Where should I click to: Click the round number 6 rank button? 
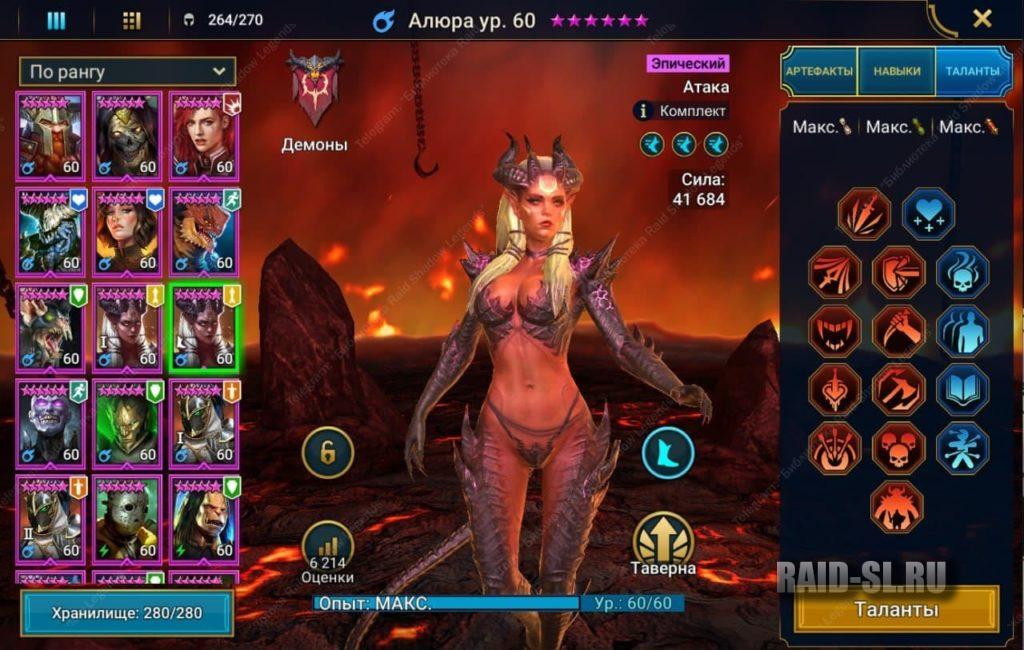329,453
